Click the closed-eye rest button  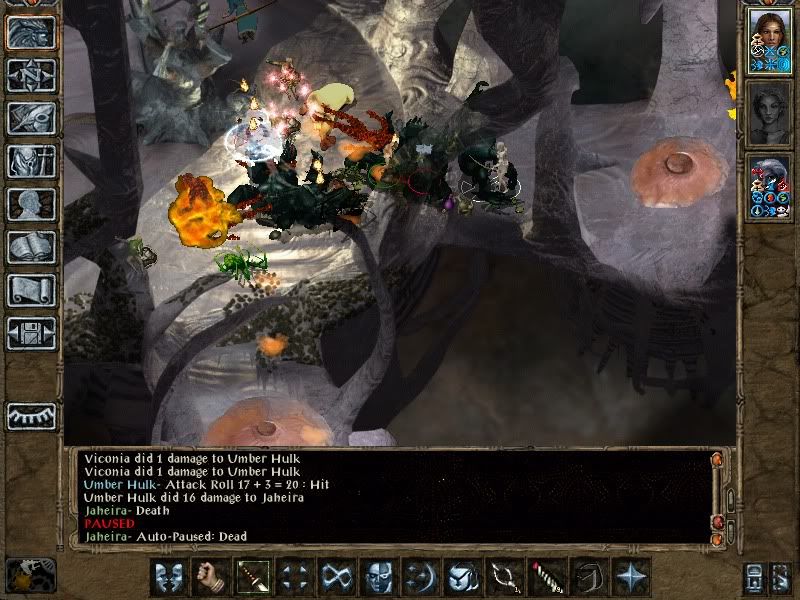pos(31,416)
